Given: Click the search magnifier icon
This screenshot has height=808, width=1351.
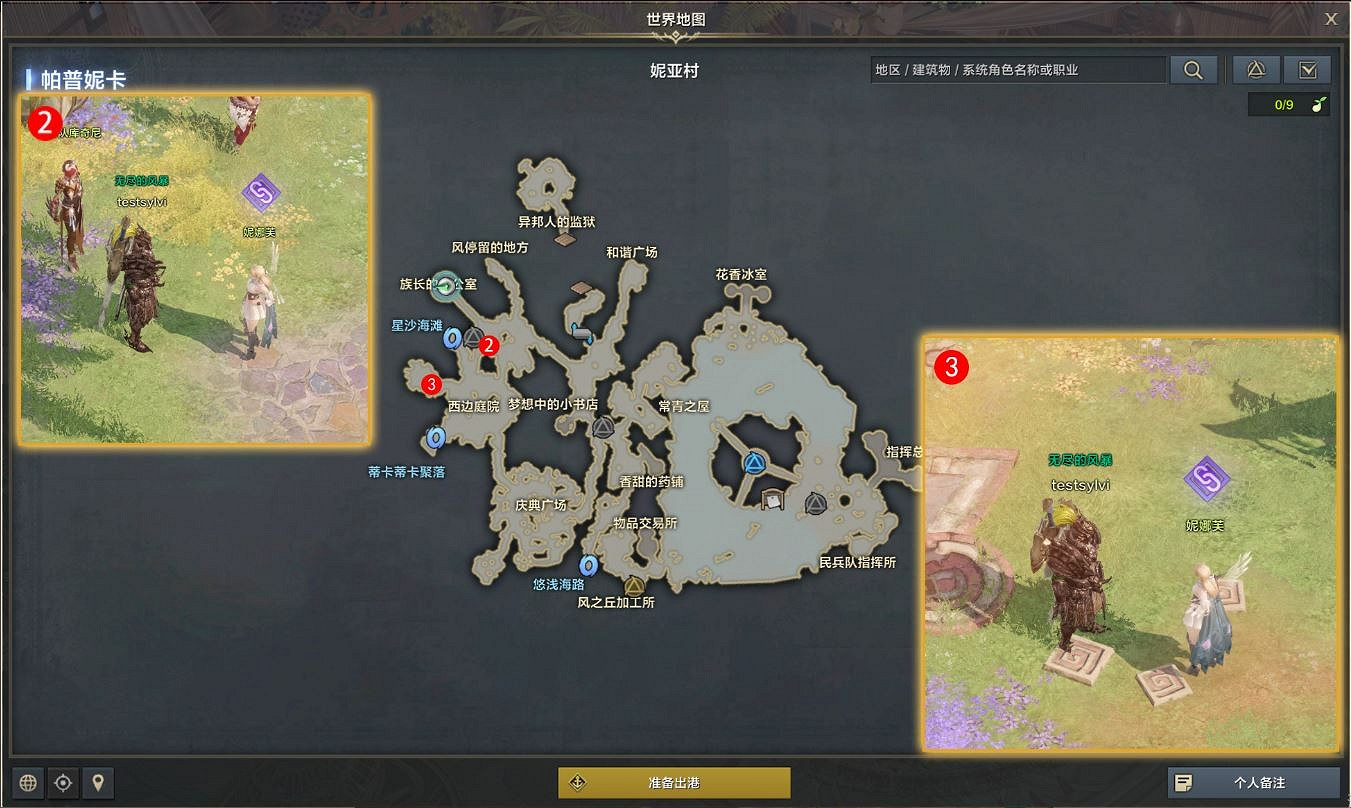Looking at the screenshot, I should 1193,69.
